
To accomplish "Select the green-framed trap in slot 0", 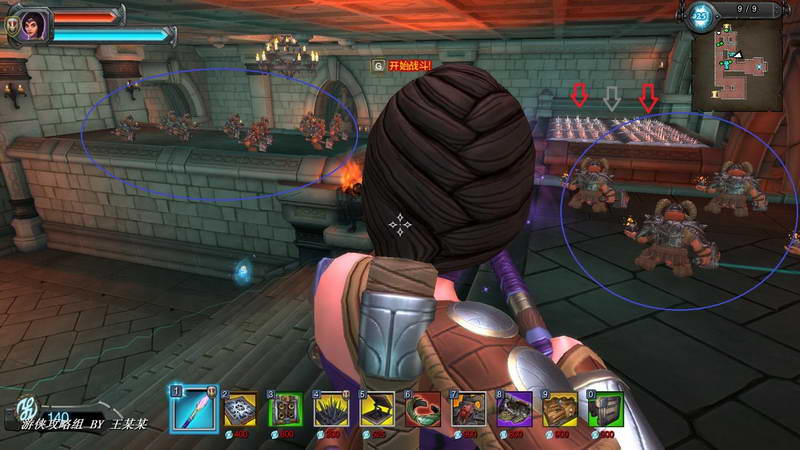I will 606,410.
